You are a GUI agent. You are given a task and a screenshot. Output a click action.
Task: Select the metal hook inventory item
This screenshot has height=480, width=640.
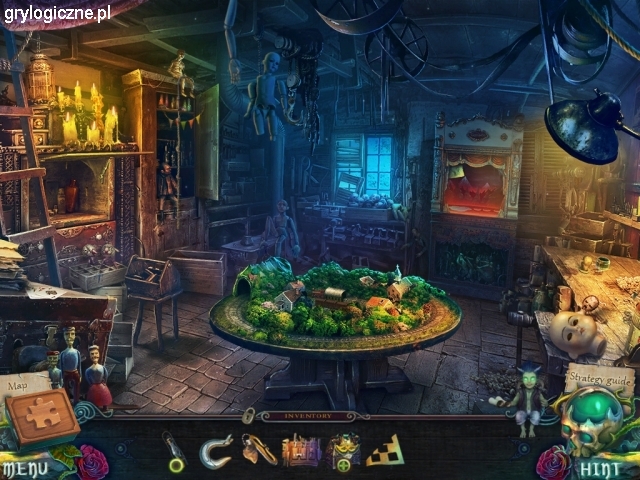(x=215, y=451)
